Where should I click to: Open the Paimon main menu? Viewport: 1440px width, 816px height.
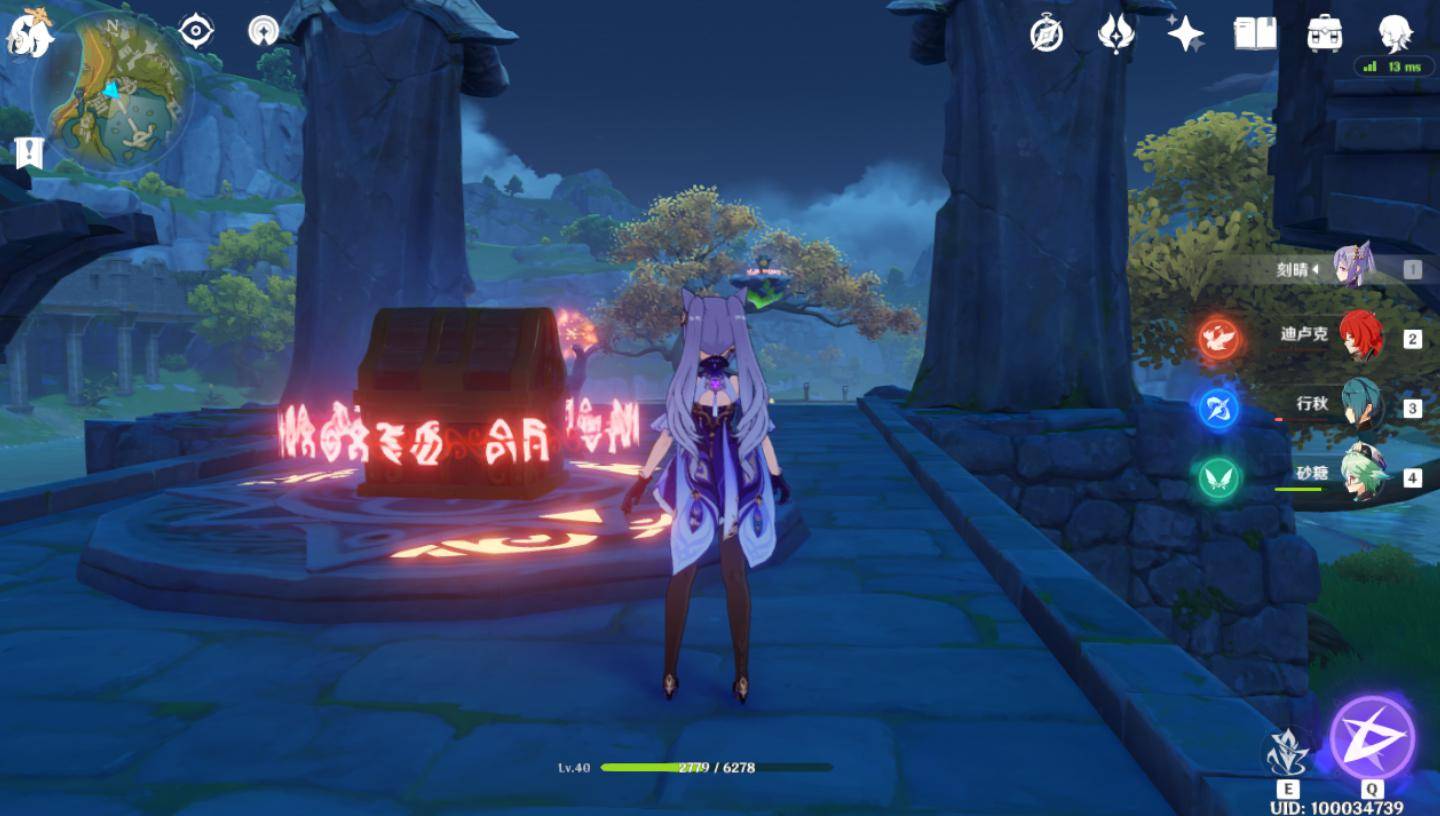30,34
